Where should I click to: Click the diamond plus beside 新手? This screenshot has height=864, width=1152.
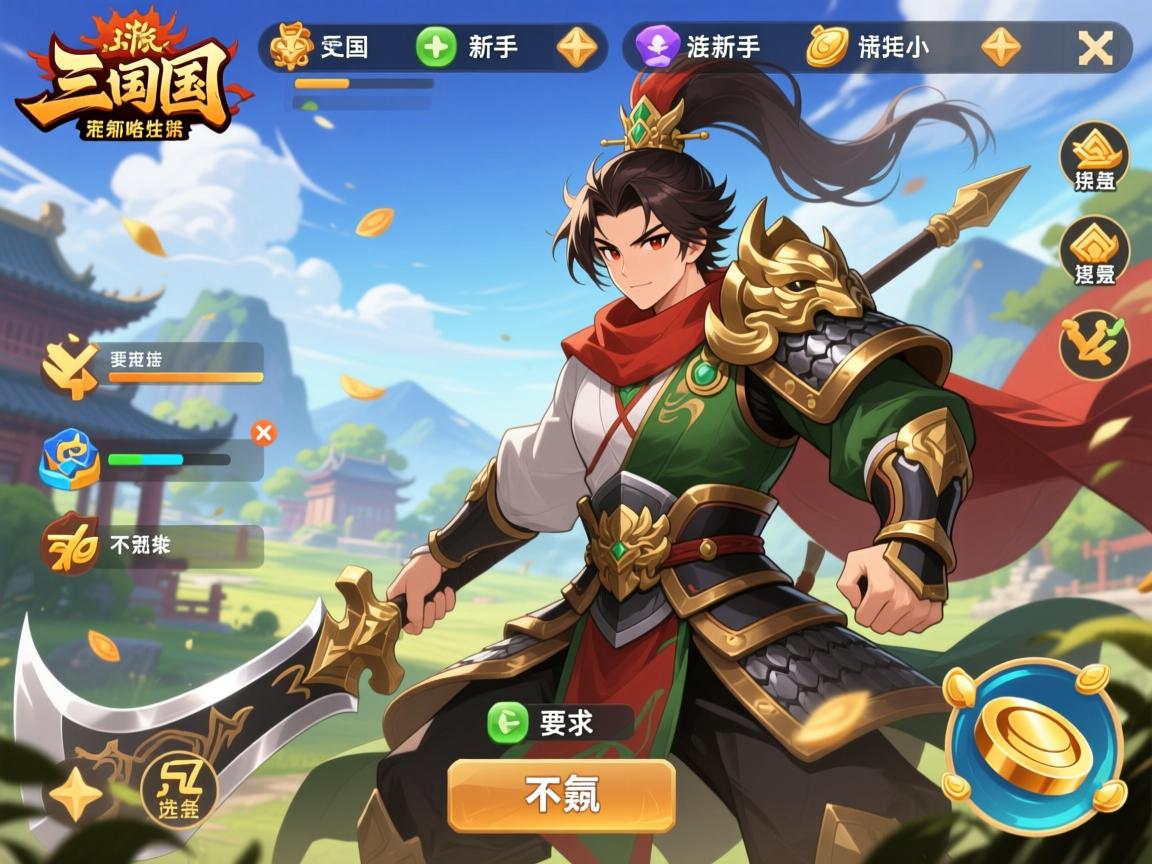click(577, 47)
